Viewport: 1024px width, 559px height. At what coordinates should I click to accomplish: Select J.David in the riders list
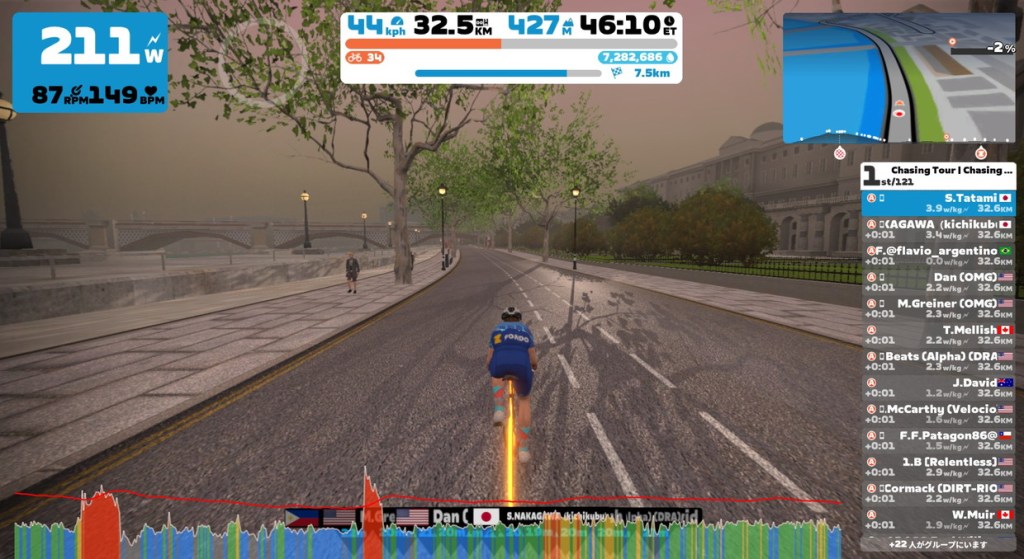click(x=938, y=387)
